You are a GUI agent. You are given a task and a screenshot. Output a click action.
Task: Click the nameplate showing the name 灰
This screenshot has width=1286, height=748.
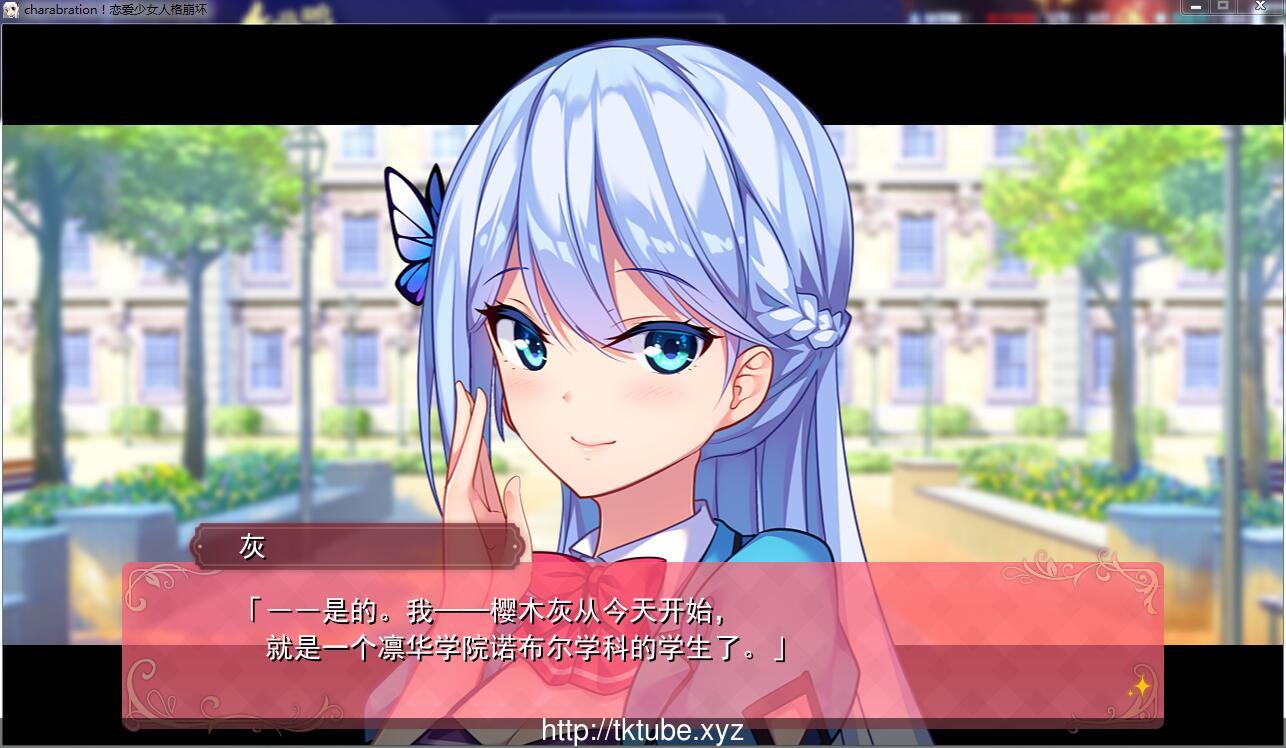click(355, 546)
